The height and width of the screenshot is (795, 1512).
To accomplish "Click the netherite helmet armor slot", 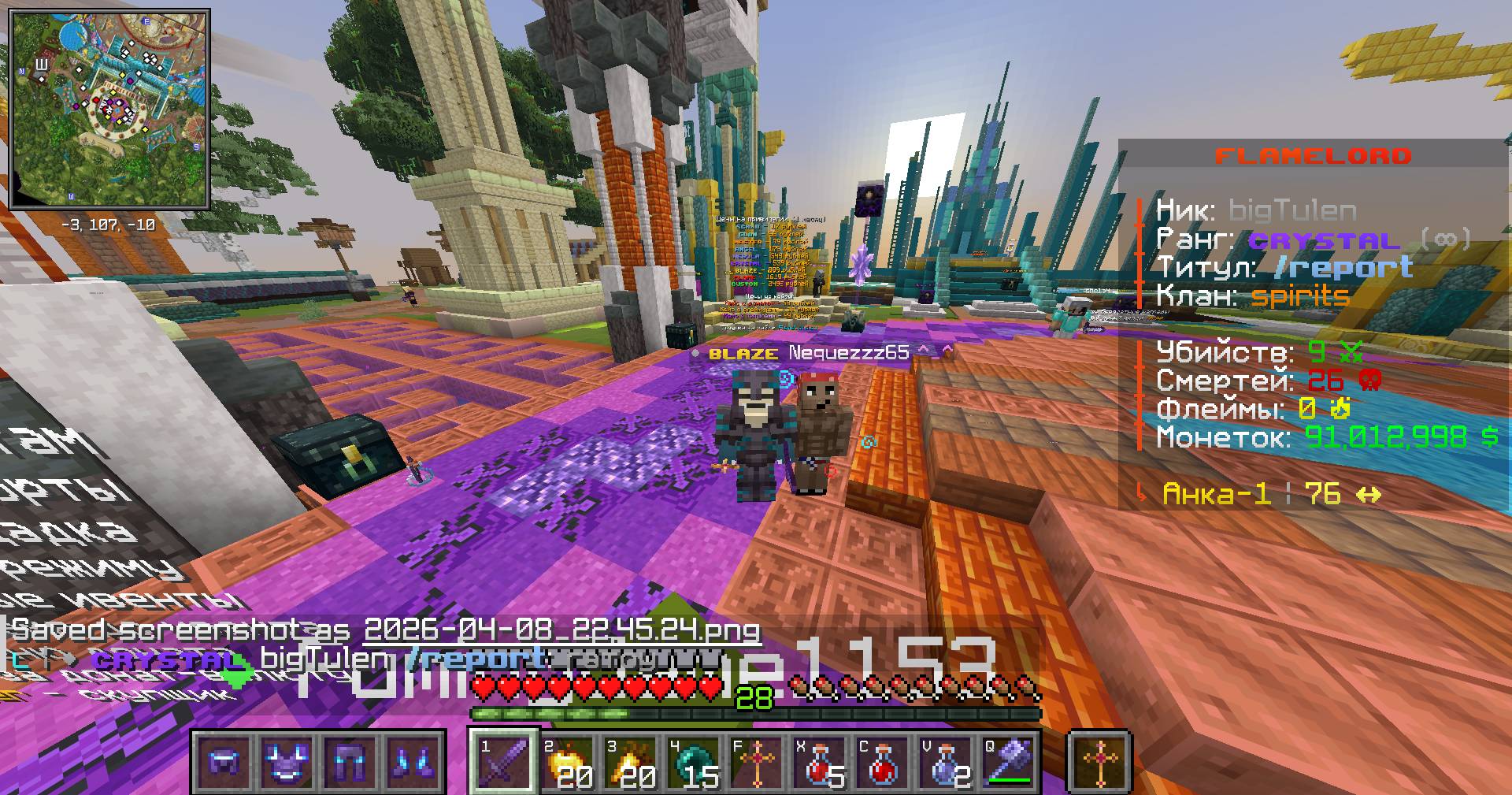I will click(x=224, y=762).
